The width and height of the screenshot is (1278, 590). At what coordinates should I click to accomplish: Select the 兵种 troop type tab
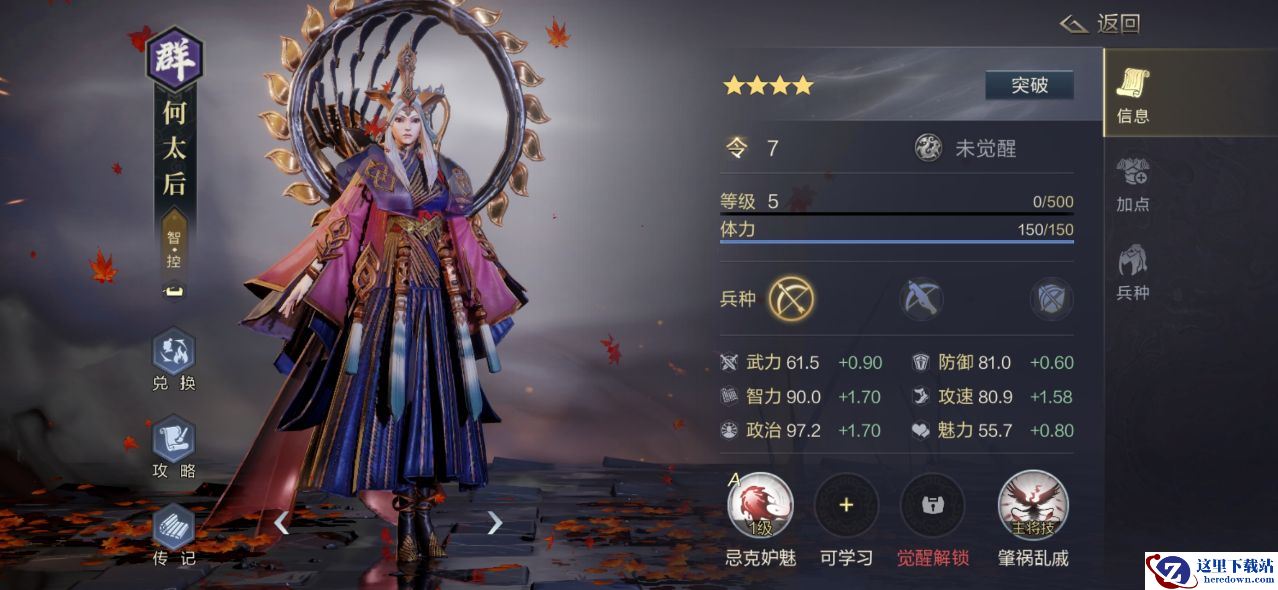click(x=1133, y=272)
